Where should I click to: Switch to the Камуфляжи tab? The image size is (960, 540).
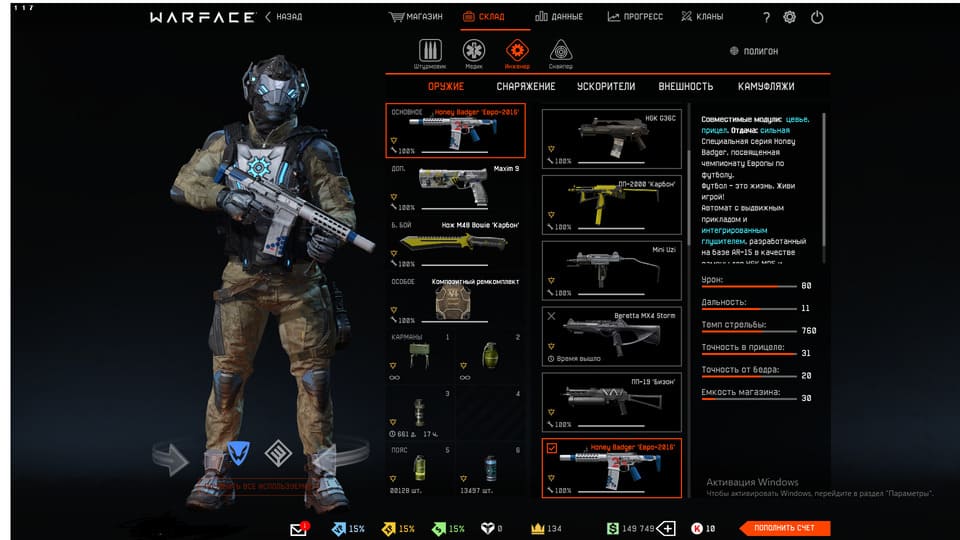pyautogui.click(x=767, y=87)
